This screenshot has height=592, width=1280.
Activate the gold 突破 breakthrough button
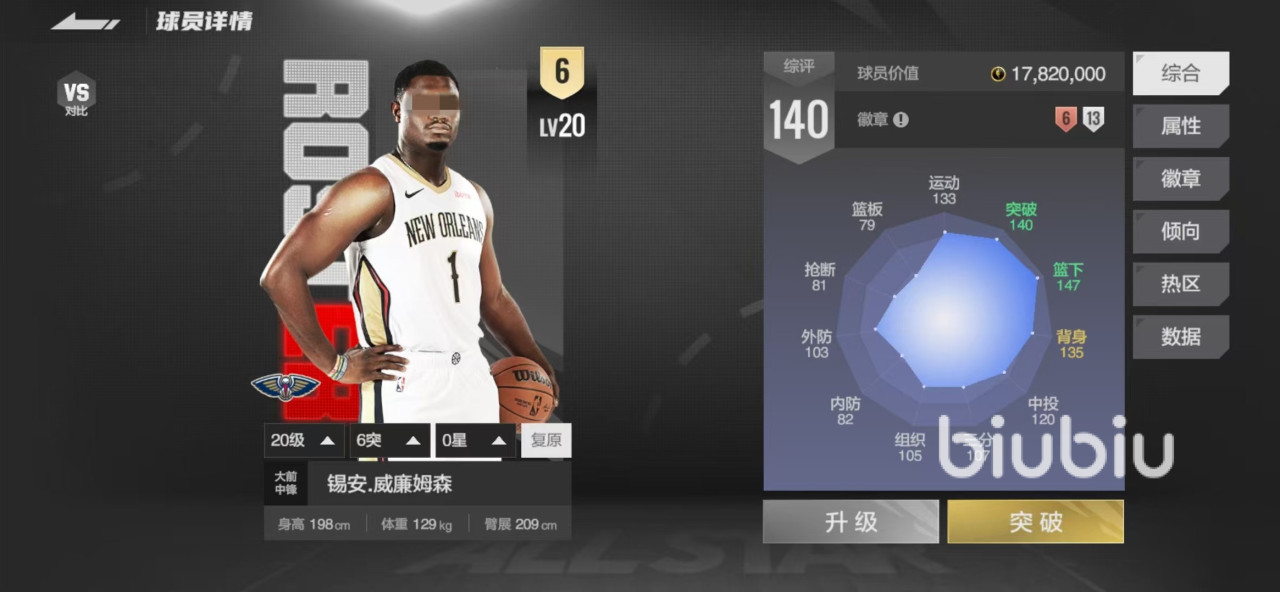point(1035,522)
